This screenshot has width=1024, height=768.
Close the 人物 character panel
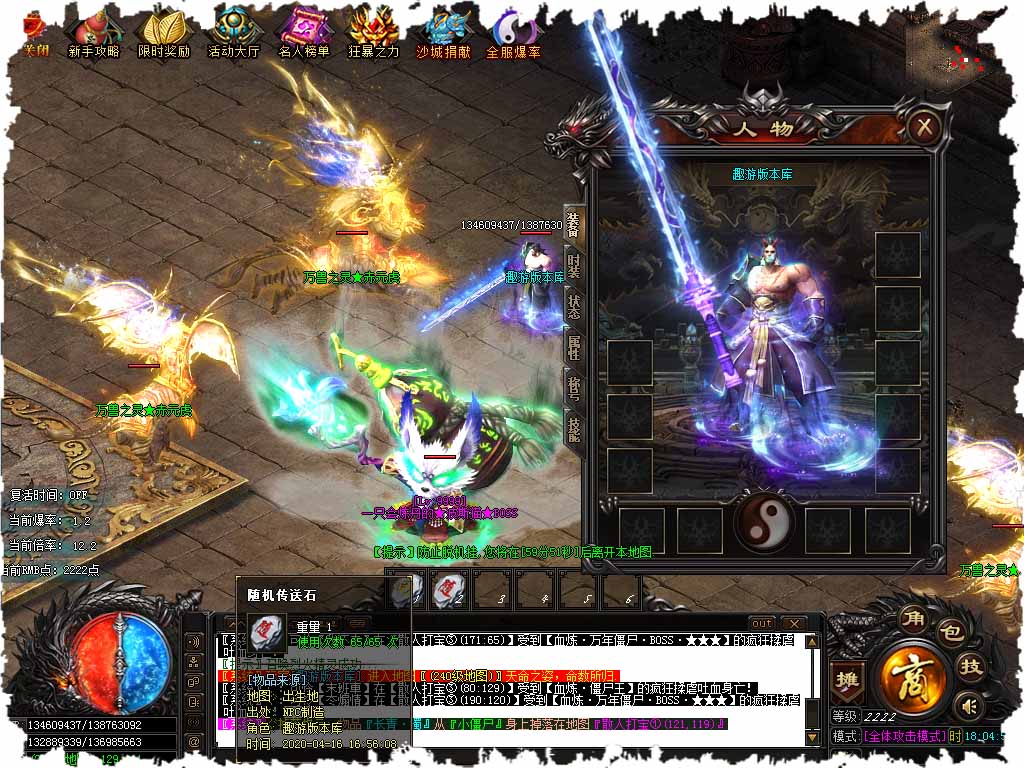pos(926,127)
